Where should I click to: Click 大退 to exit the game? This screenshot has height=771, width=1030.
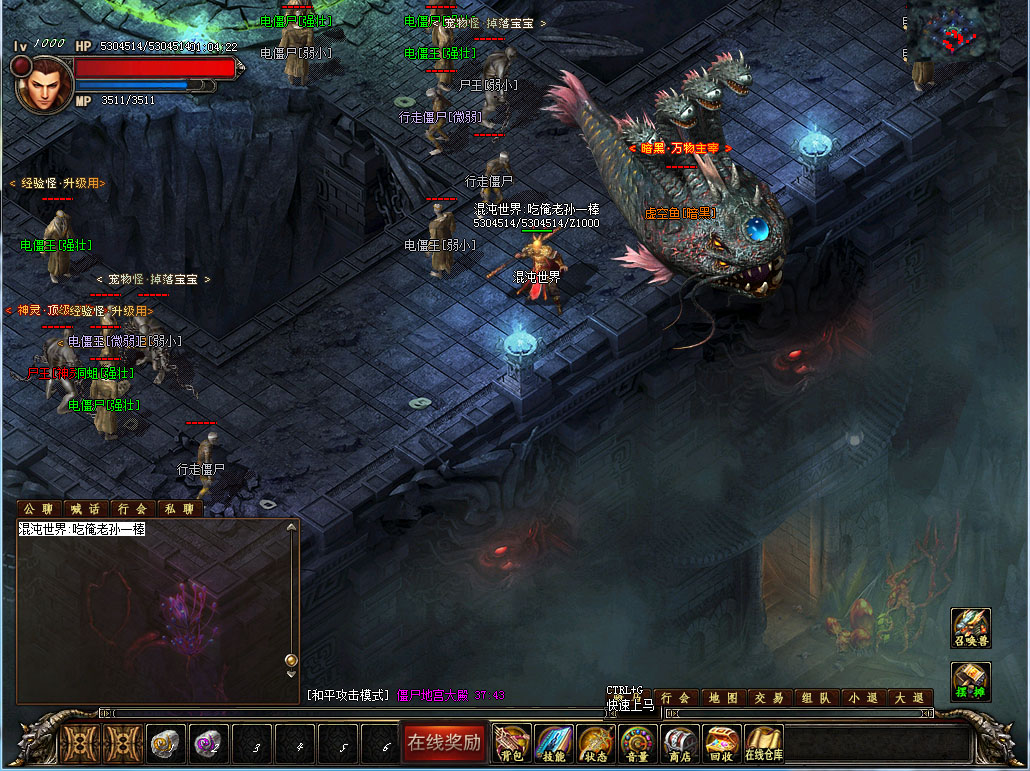pyautogui.click(x=909, y=698)
